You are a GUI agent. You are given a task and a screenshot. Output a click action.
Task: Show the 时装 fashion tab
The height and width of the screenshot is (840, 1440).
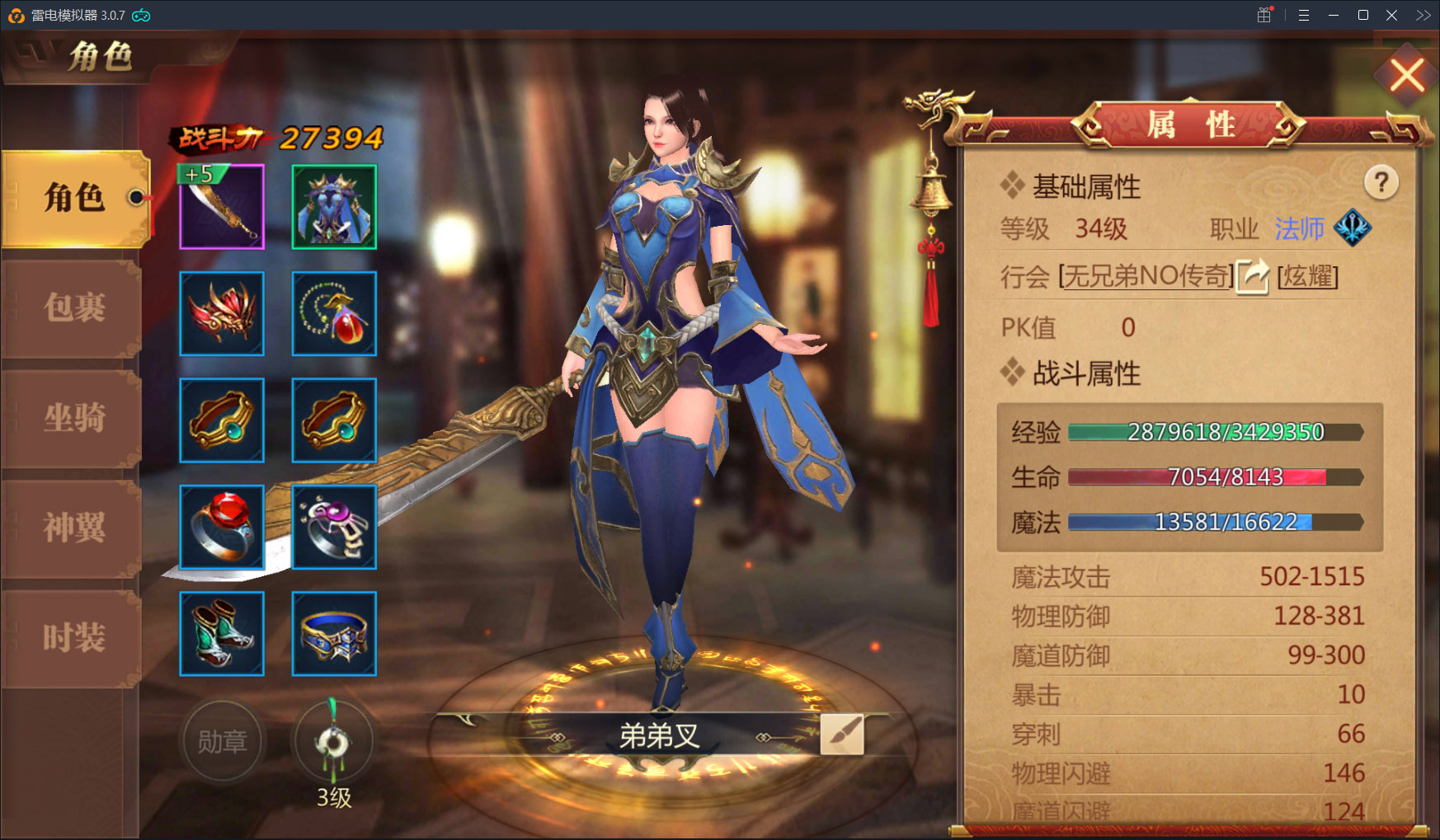click(74, 637)
